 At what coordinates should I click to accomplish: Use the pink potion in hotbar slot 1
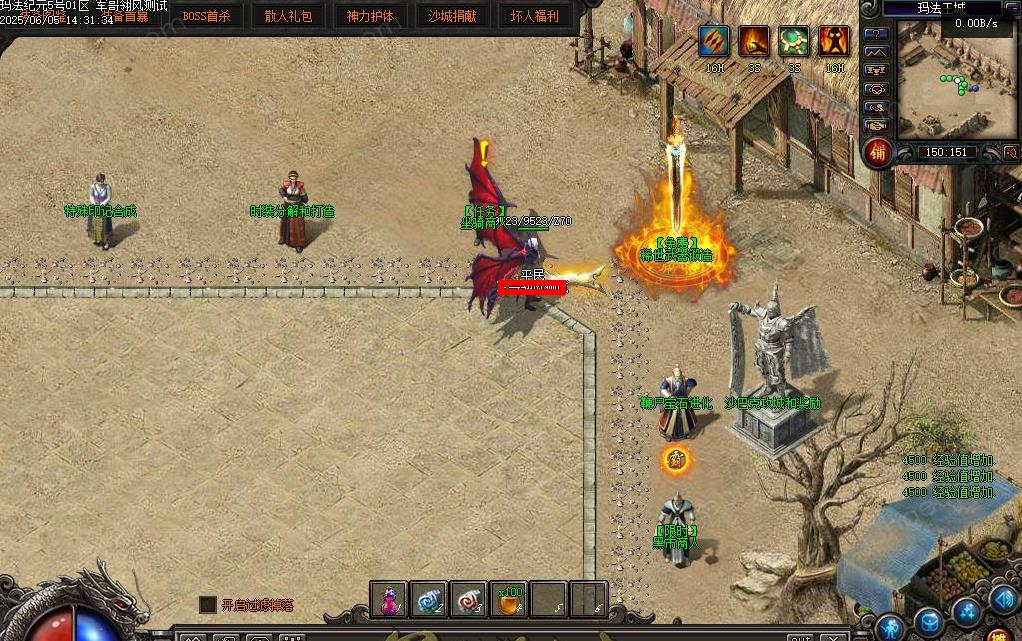click(x=389, y=600)
